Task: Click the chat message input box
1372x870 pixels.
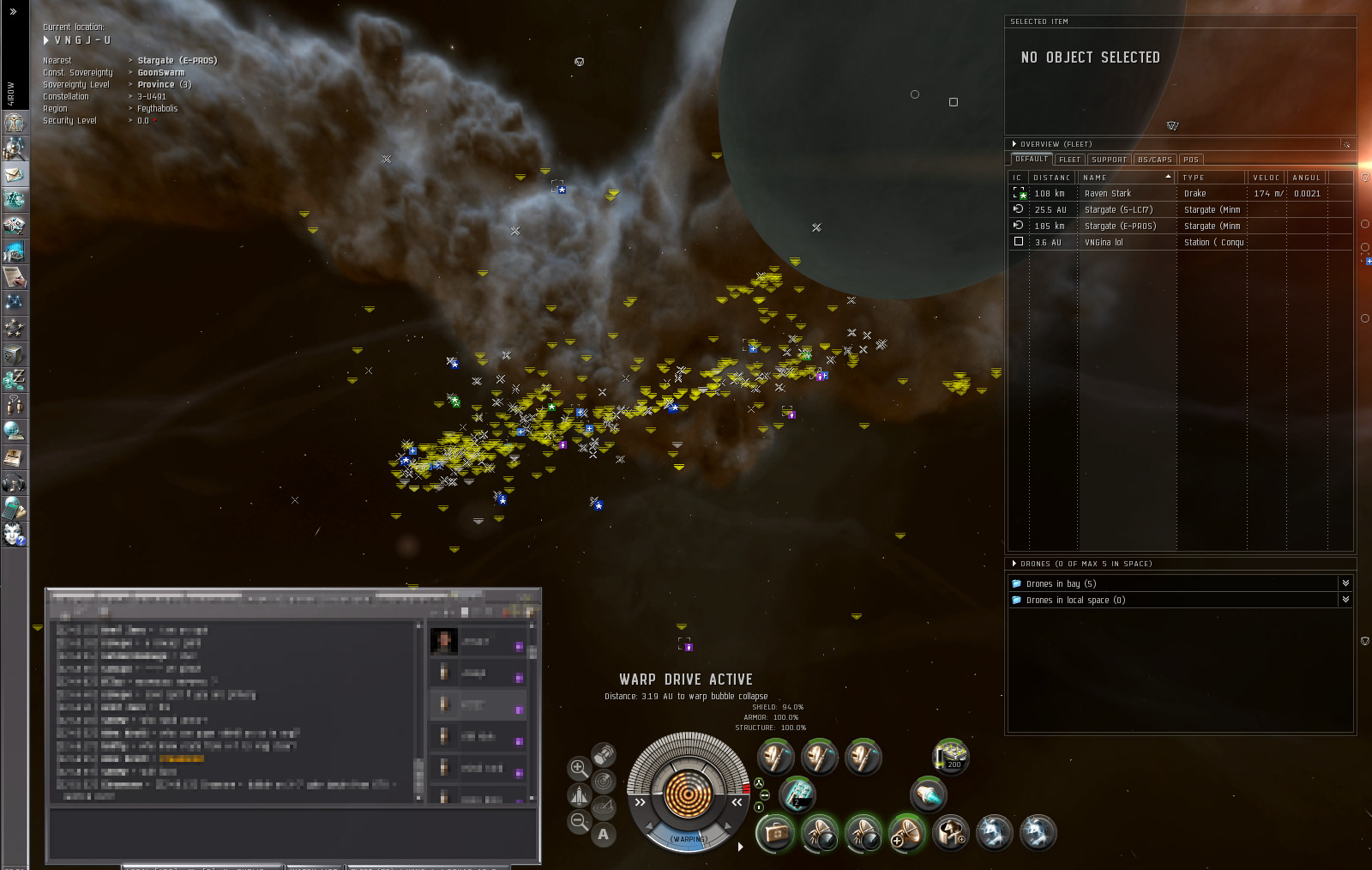Action: click(292, 832)
